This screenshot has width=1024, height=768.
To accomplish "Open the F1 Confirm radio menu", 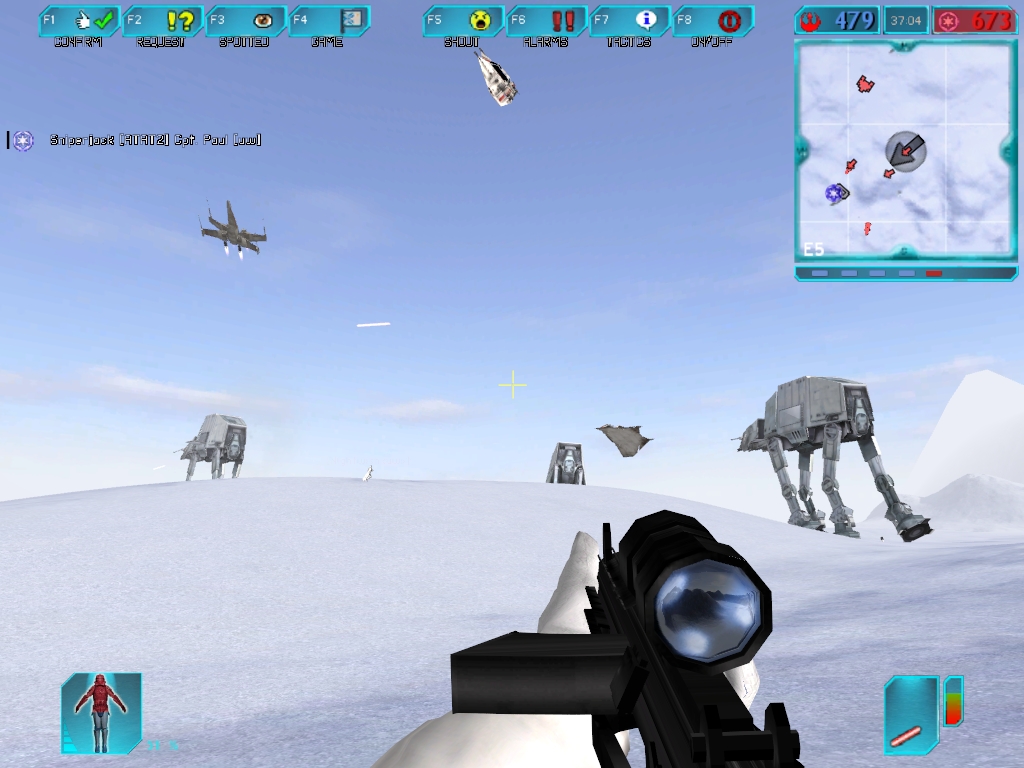I will pos(79,21).
